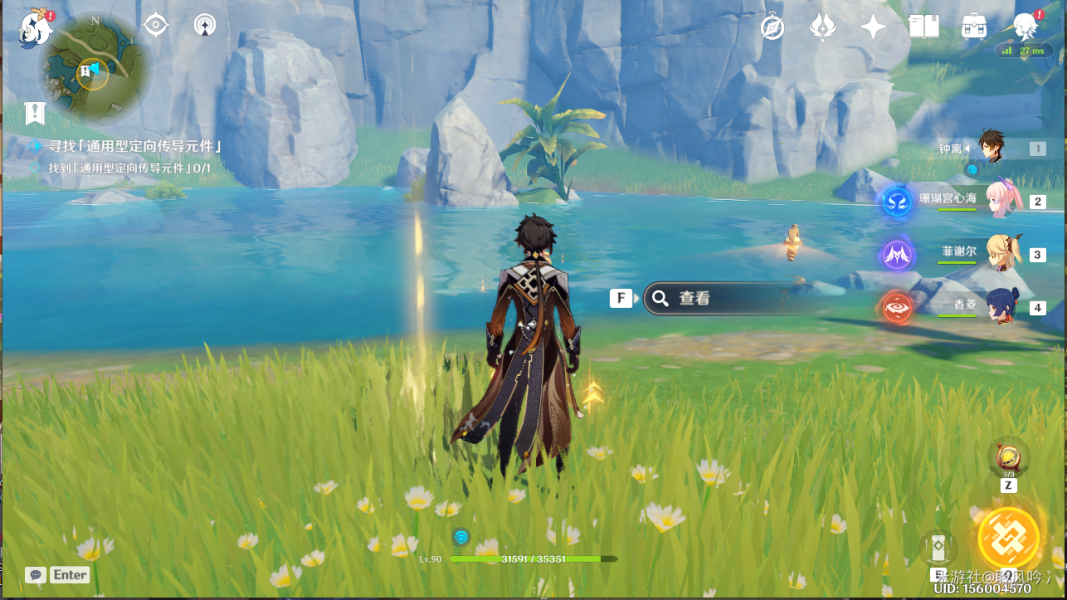The image size is (1067, 600).
Task: Open the Wish banner icon
Action: point(823,27)
